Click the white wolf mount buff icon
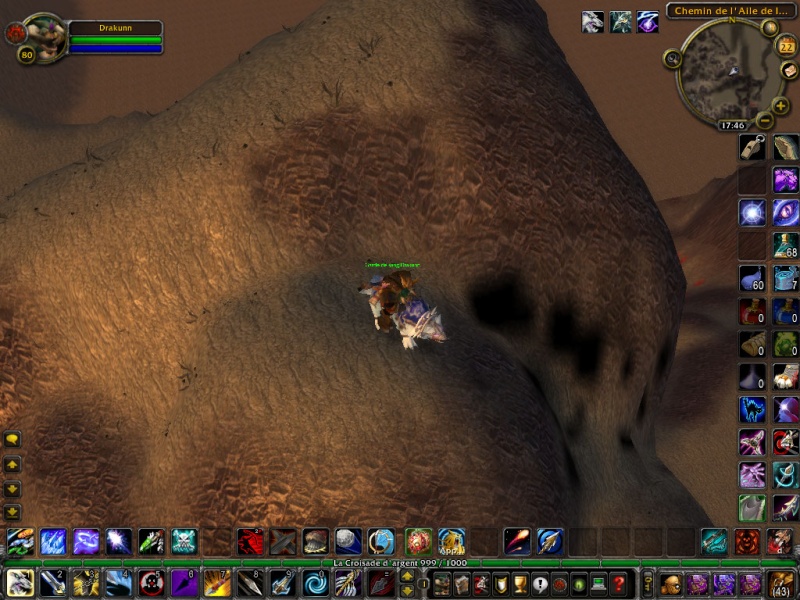Screen dimensions: 800x600 click(x=593, y=22)
